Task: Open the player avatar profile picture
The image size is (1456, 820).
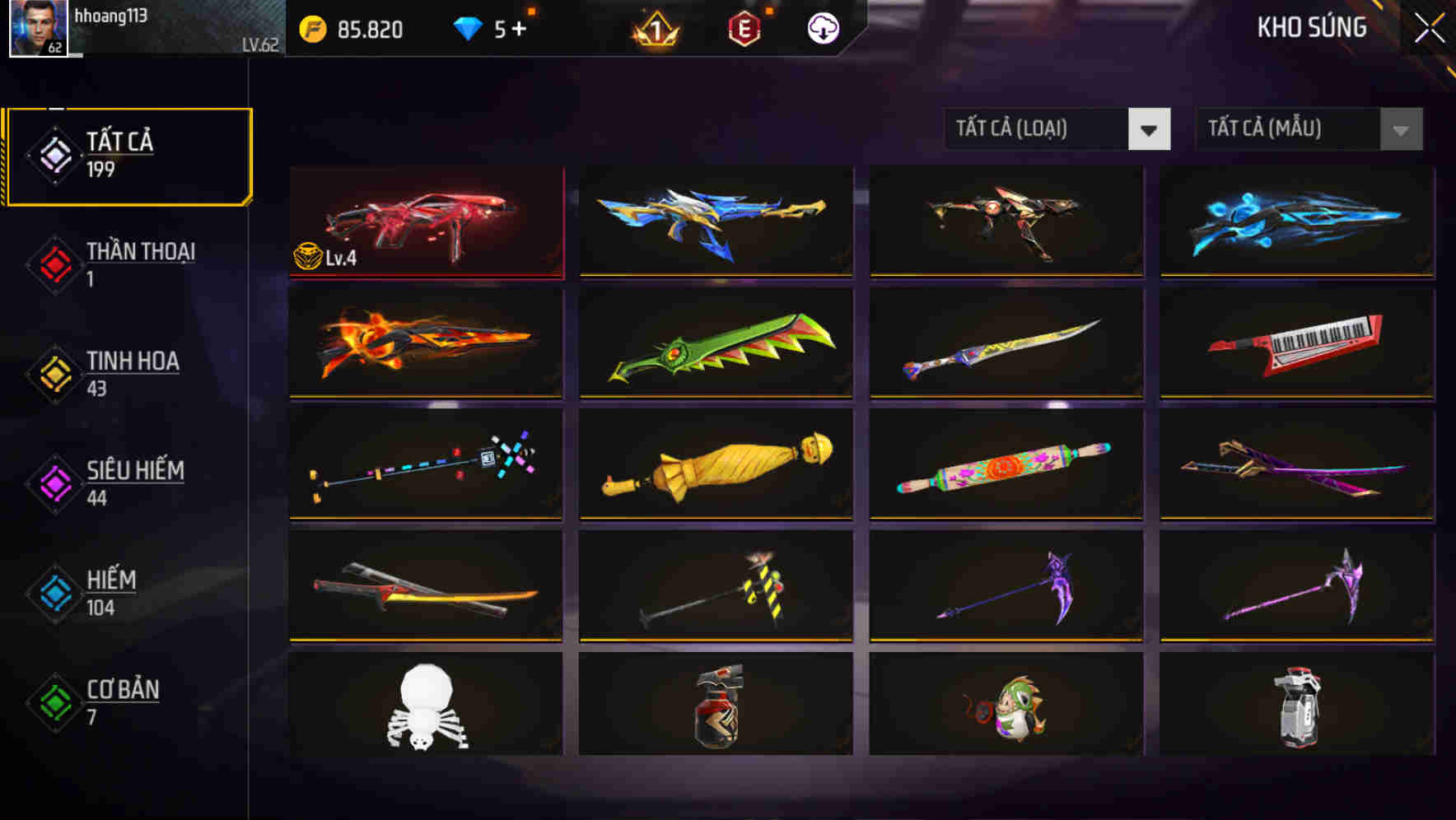Action: (x=37, y=29)
